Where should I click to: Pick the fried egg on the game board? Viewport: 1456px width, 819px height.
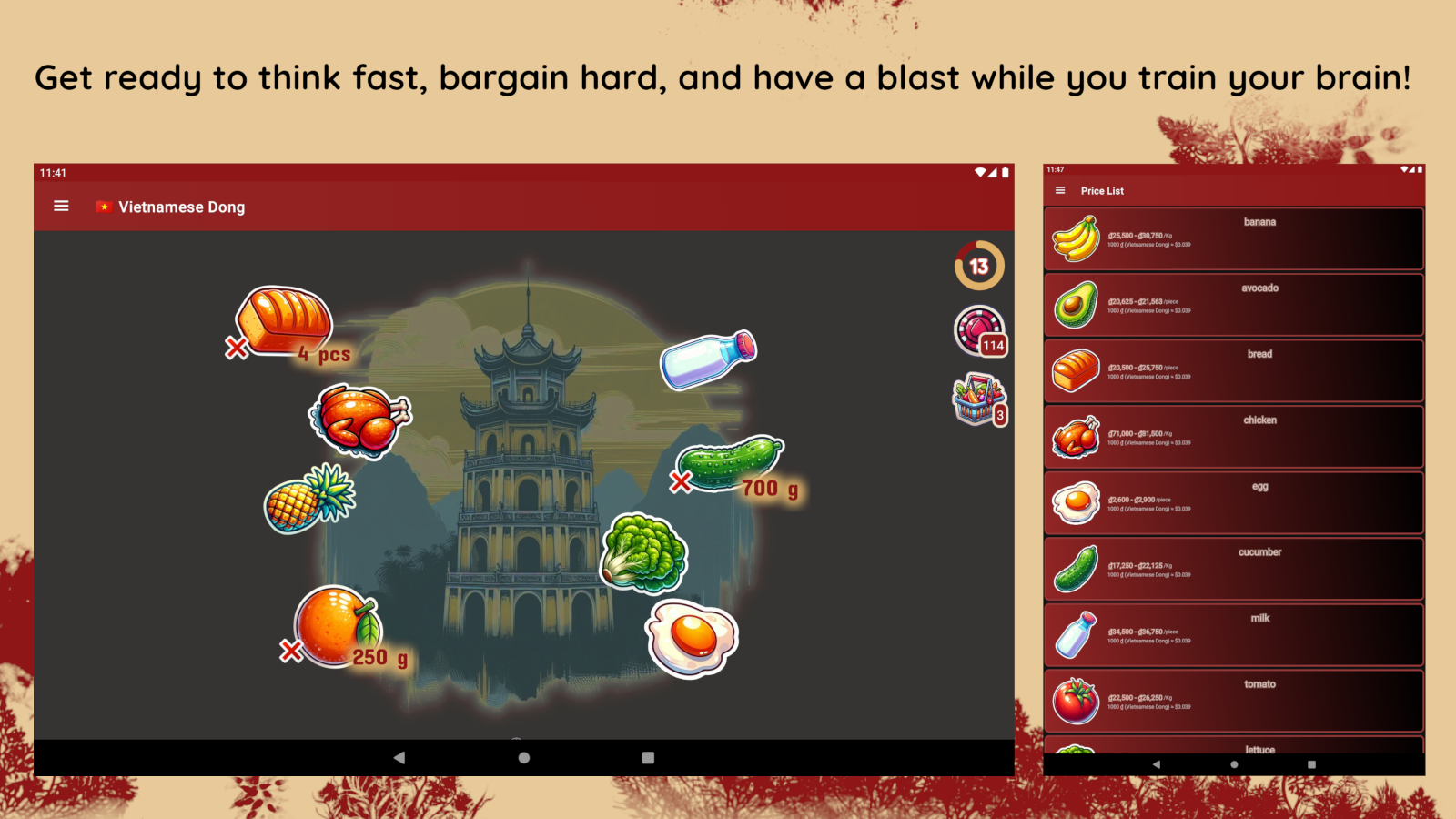click(692, 638)
